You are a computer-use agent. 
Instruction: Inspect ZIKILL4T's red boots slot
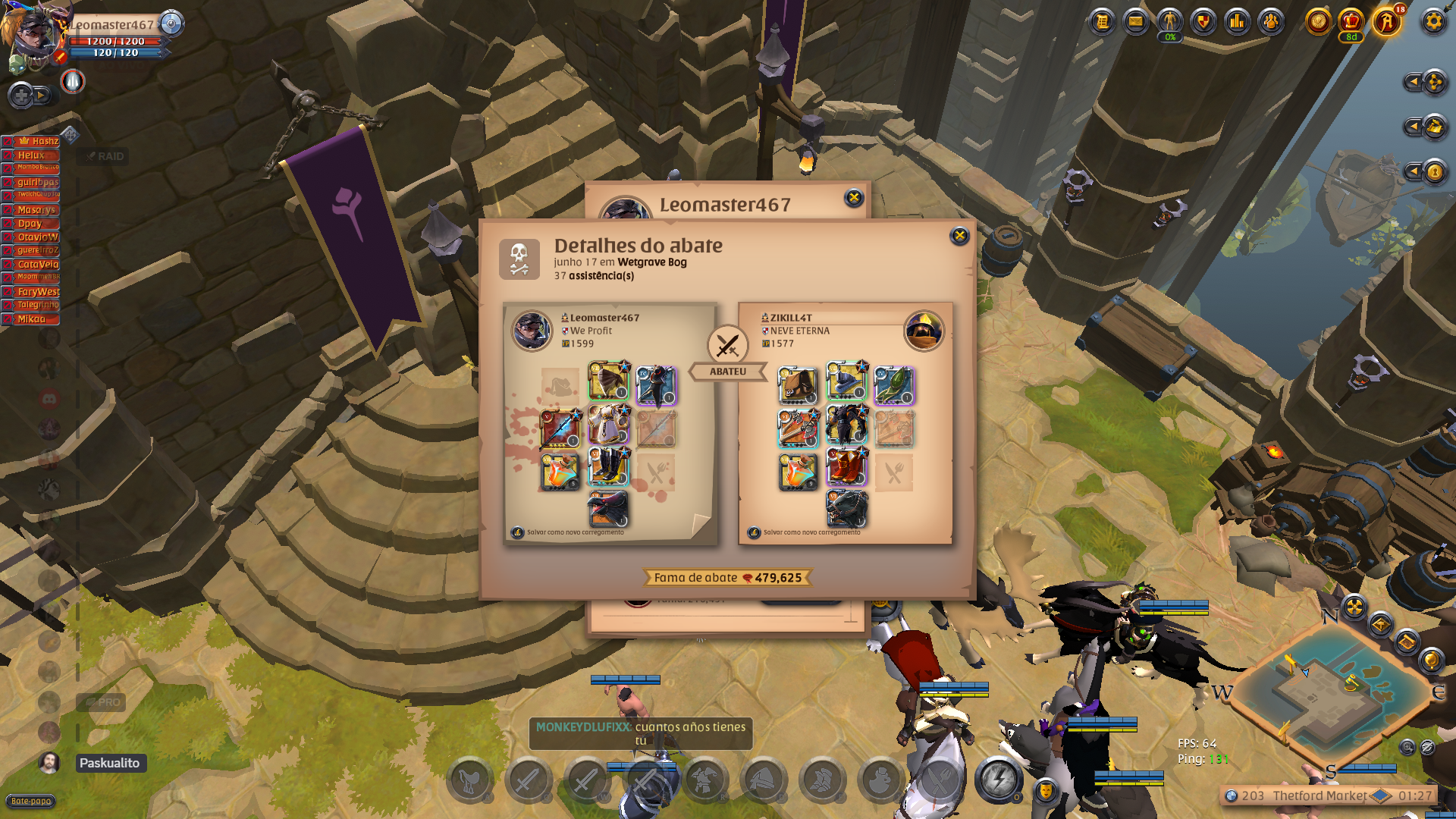[846, 468]
